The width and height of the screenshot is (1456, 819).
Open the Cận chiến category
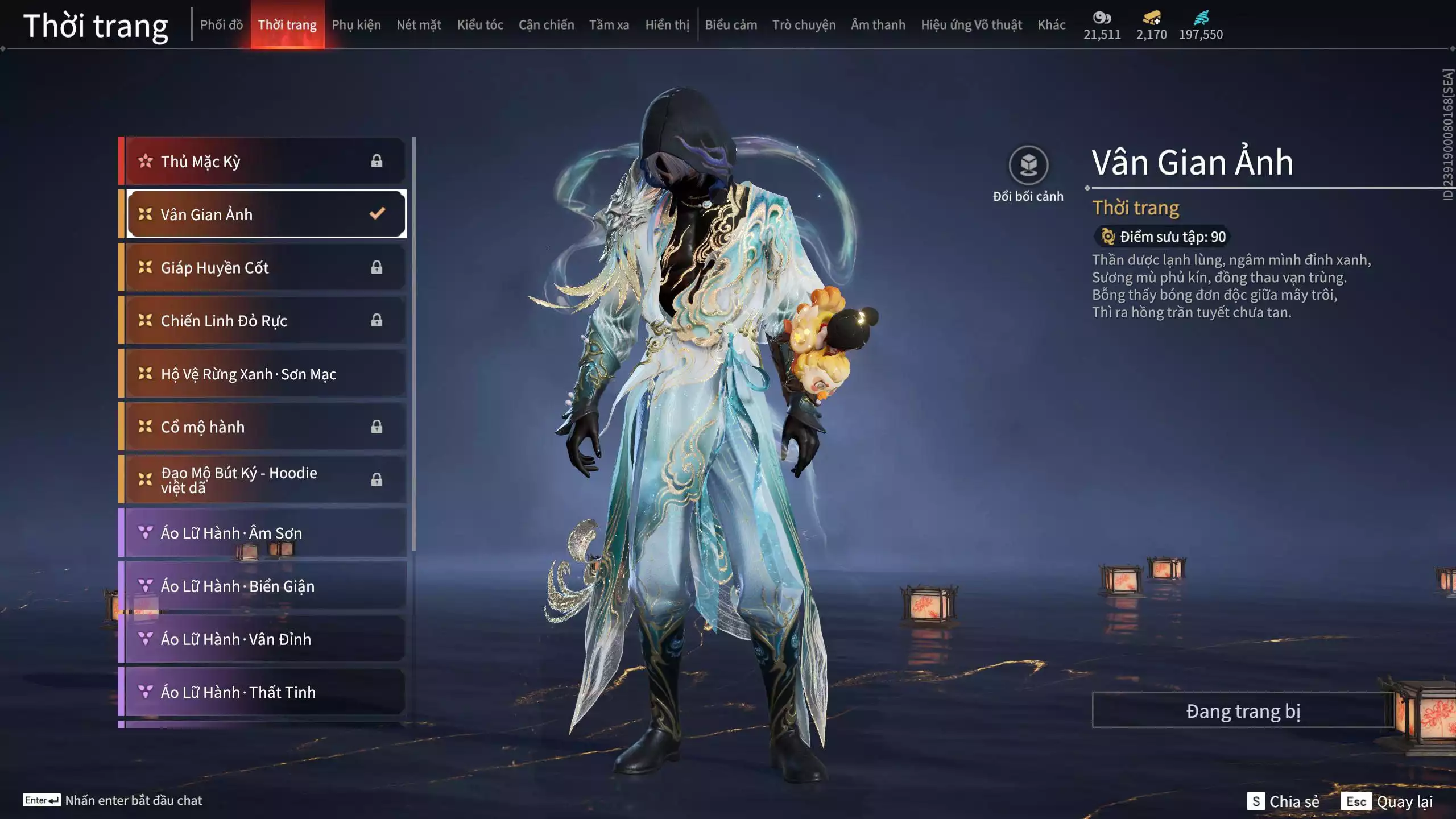546,25
